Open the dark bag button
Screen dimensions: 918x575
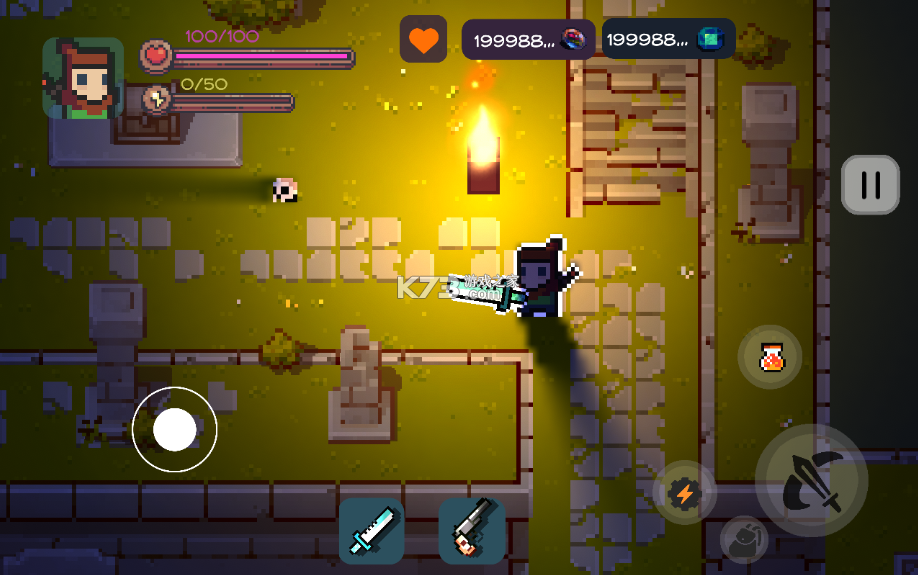coord(744,540)
